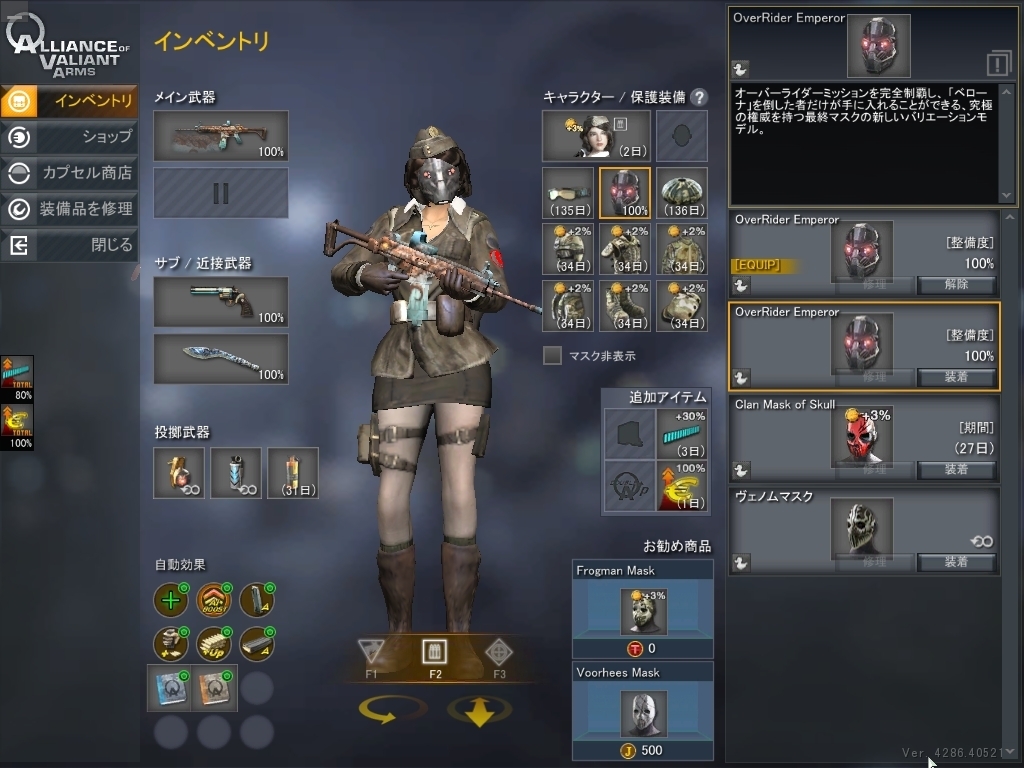Switch to the F2 loadout preset
The height and width of the screenshot is (768, 1024).
coord(435,656)
